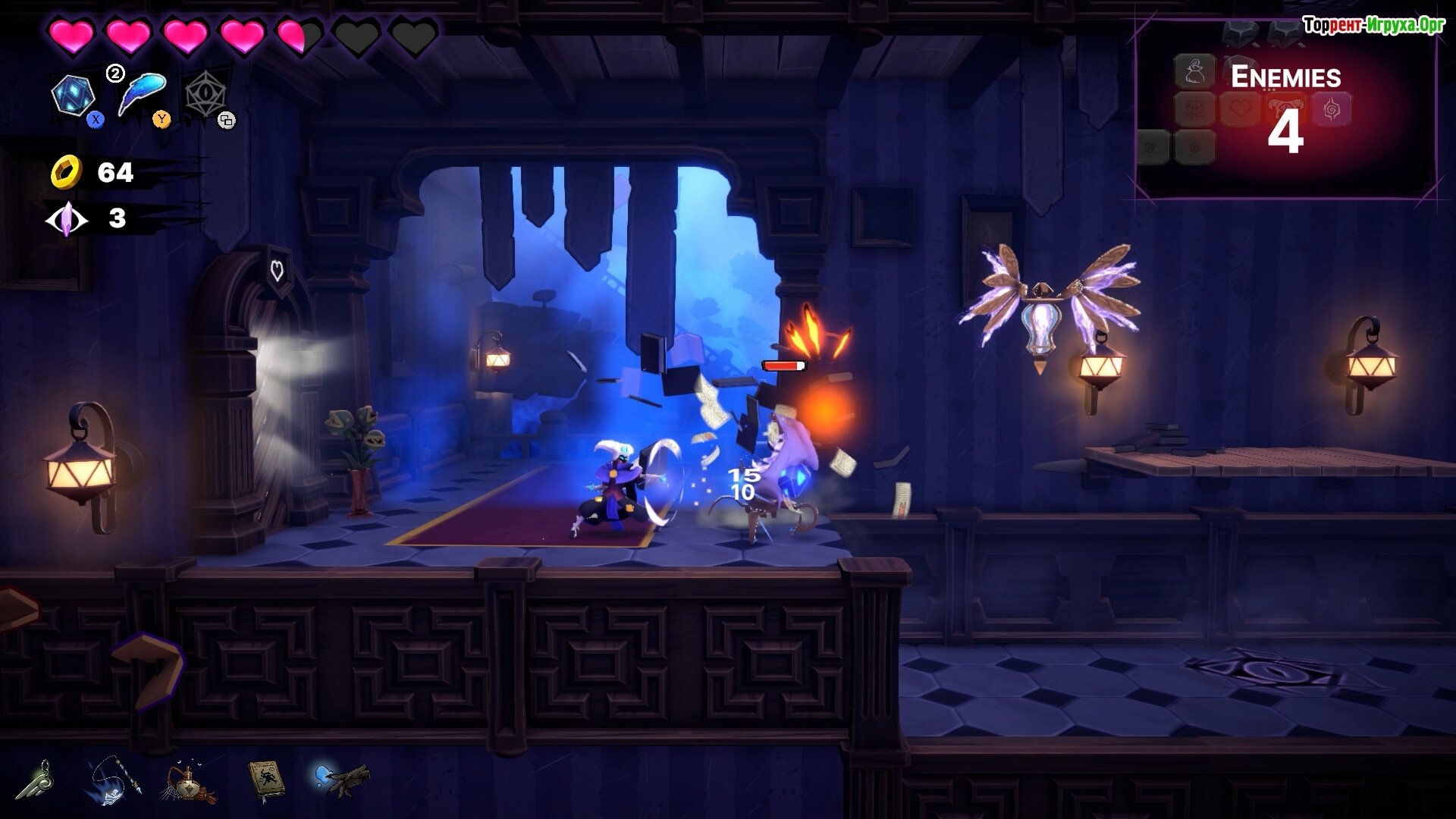
Task: Select the greyed-out eye web ability
Action: point(205,96)
